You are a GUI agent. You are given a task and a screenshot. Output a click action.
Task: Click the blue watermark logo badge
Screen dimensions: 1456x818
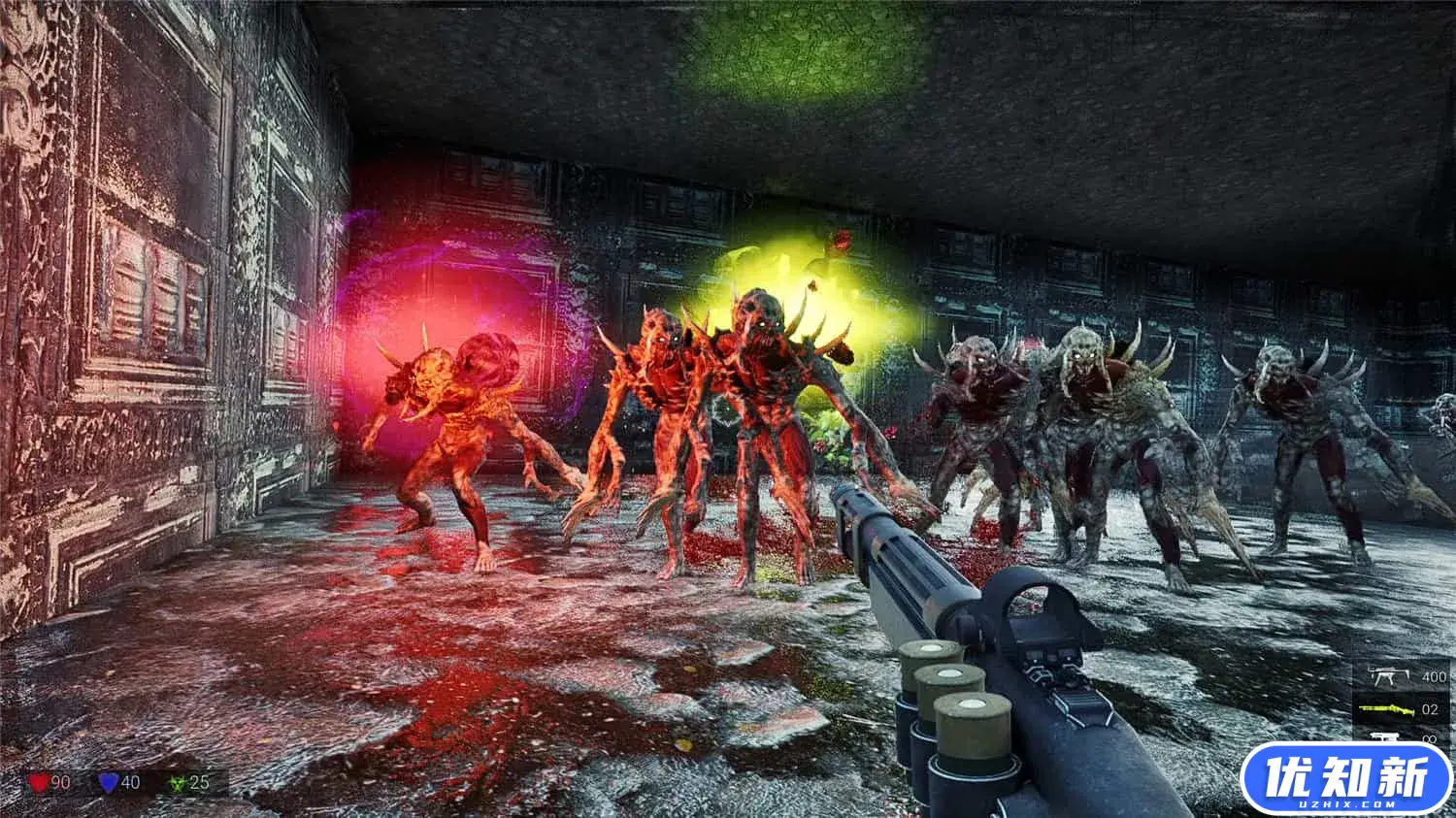[x=1346, y=778]
